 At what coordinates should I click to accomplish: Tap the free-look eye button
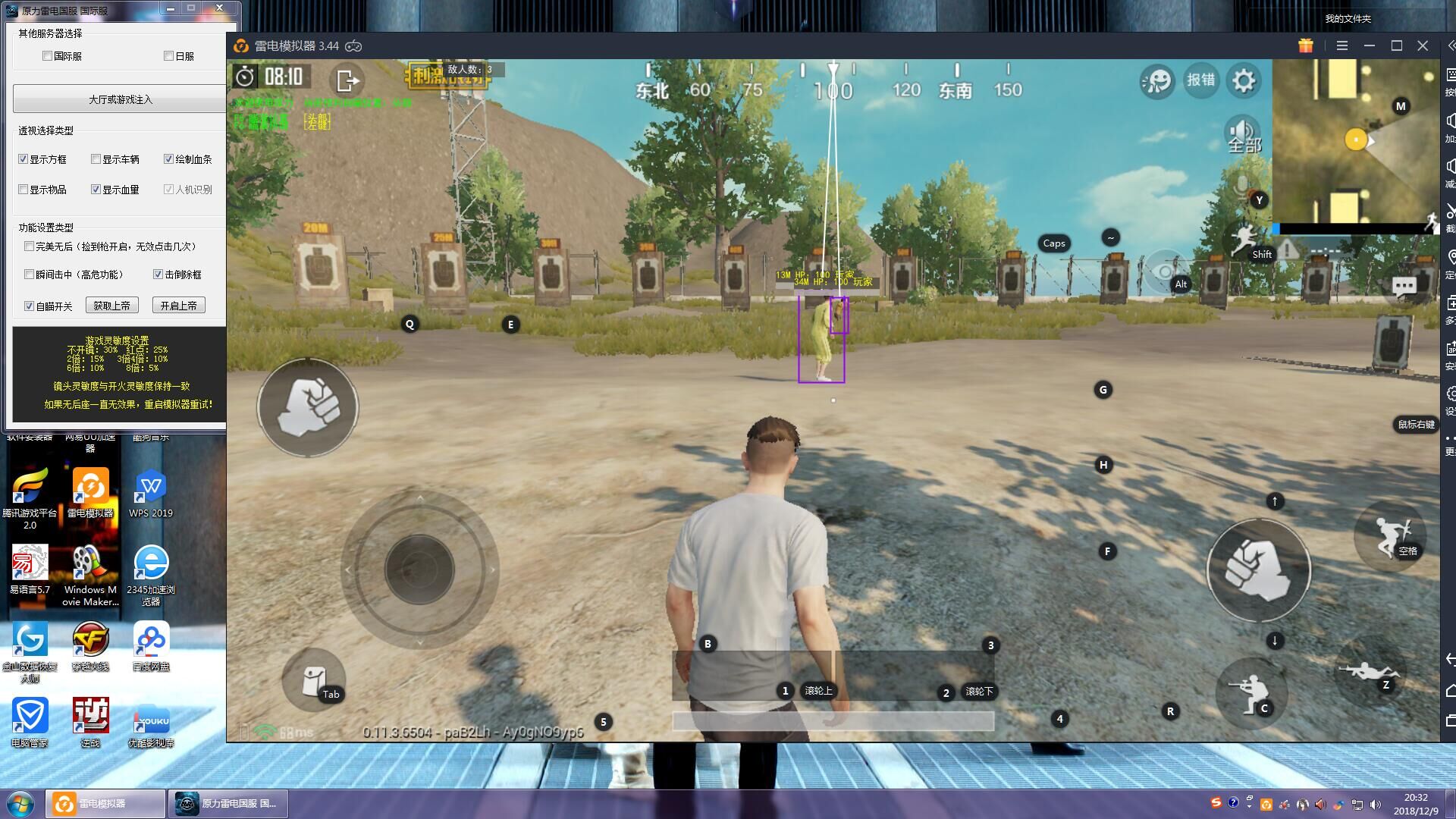pyautogui.click(x=1164, y=271)
